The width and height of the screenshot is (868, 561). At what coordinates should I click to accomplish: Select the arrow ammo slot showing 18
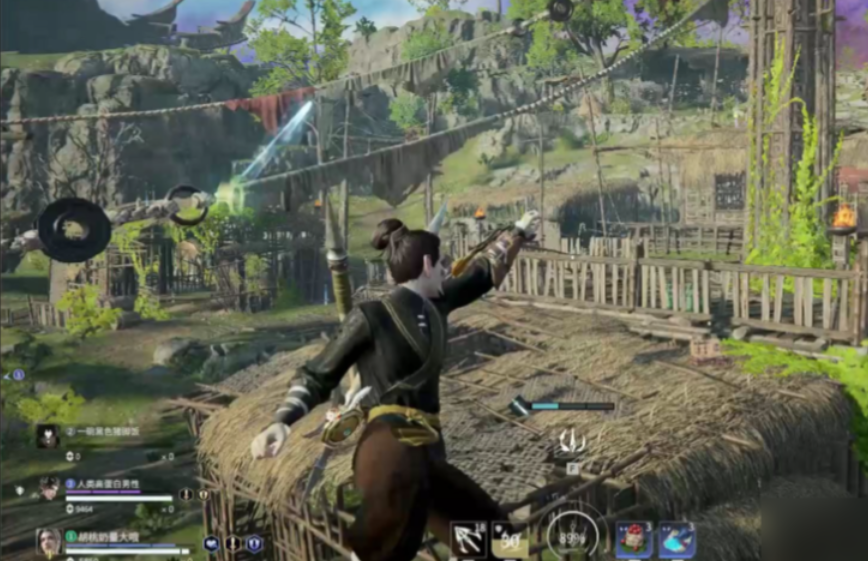(x=468, y=540)
